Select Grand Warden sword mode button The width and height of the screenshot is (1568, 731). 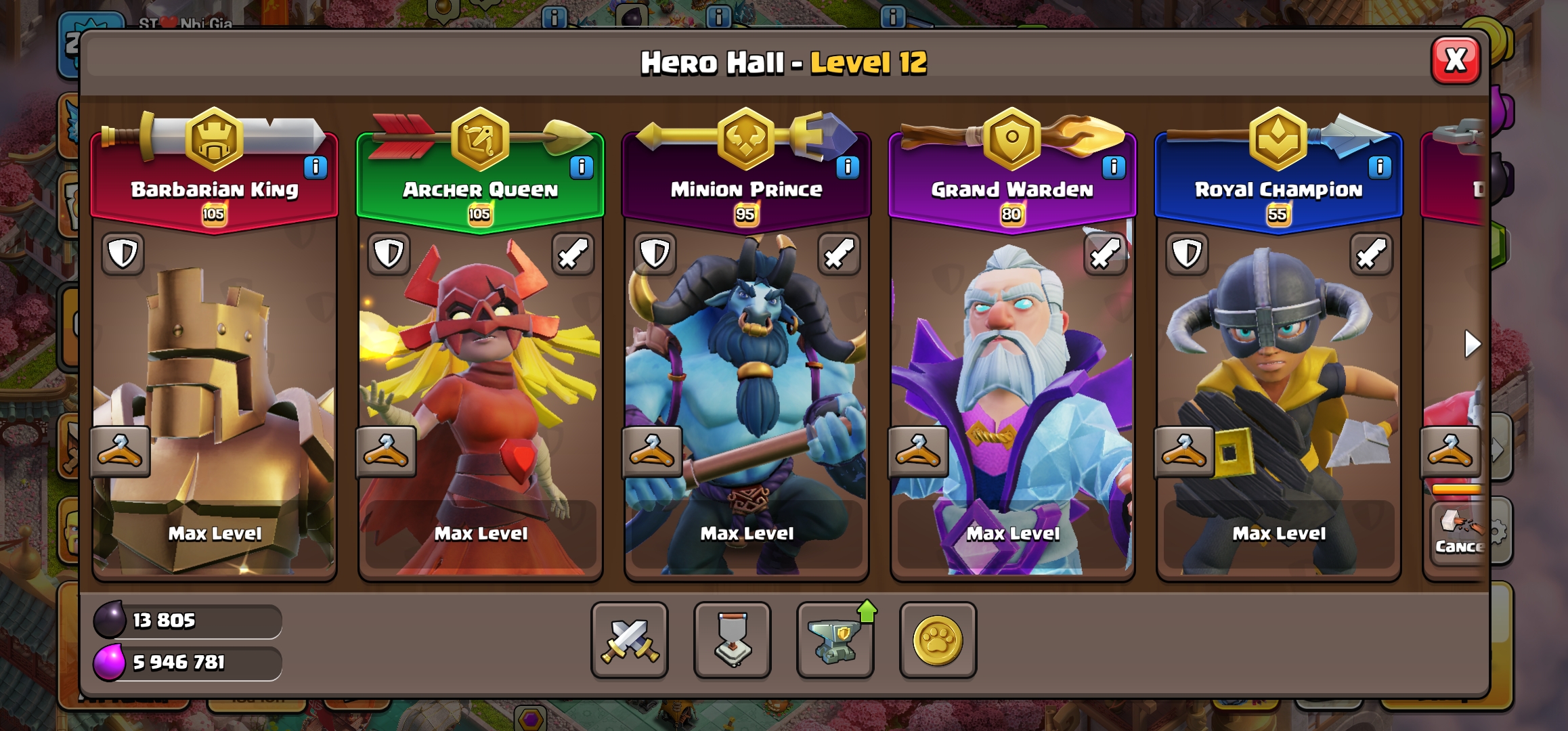coord(1105,254)
